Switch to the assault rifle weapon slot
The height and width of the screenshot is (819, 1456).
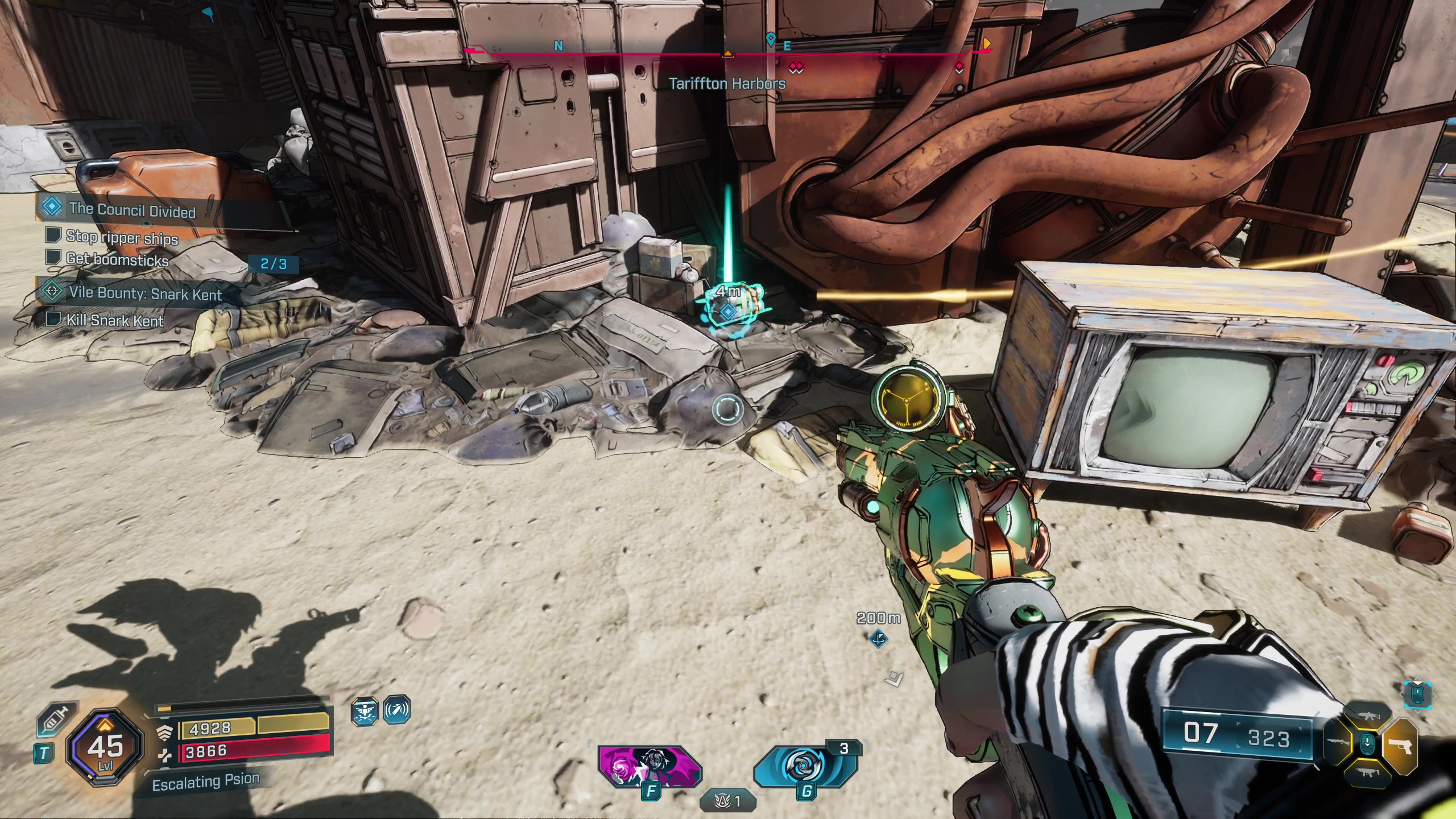point(1367,715)
